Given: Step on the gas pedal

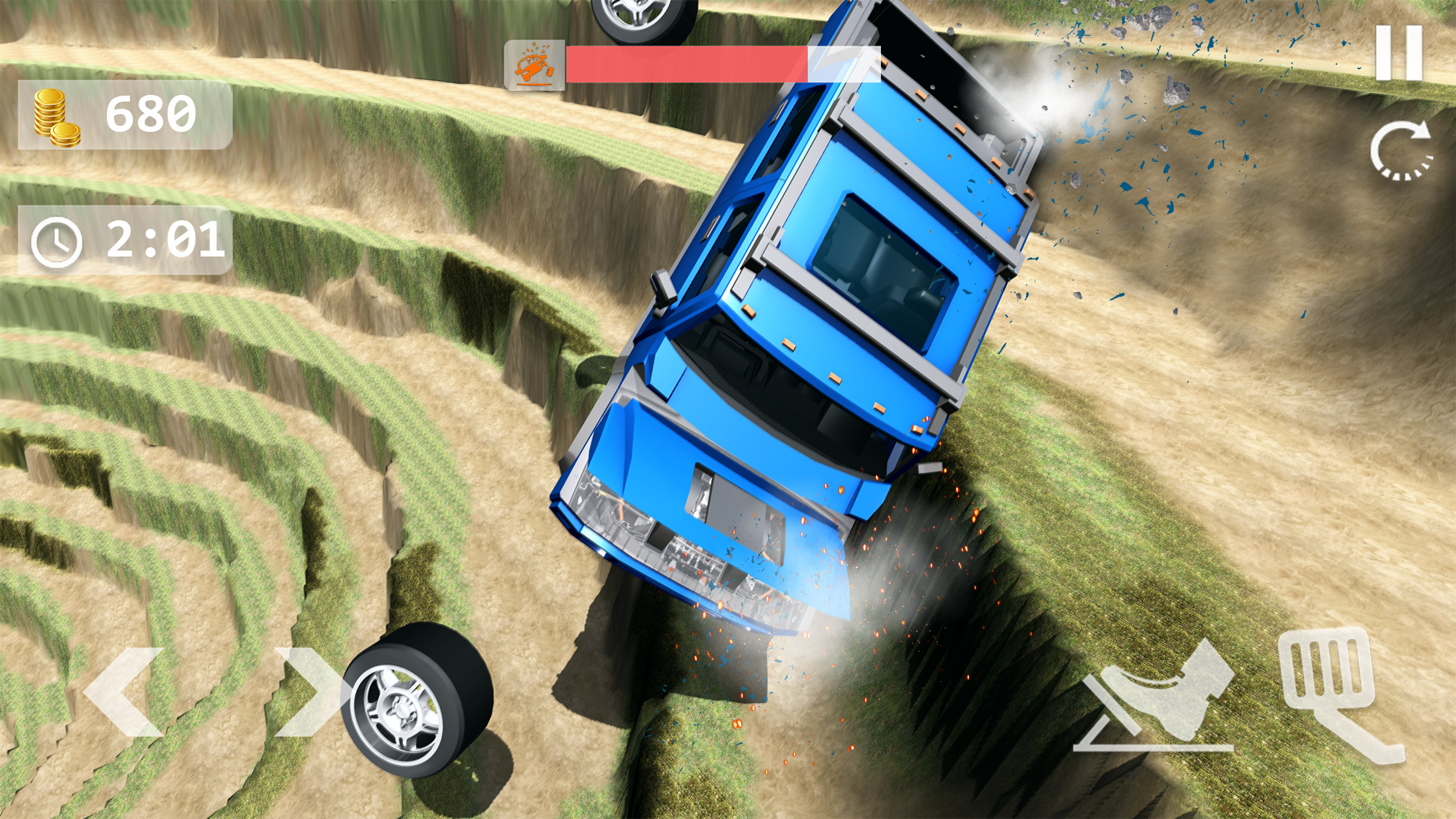Looking at the screenshot, I should [x=1335, y=692].
